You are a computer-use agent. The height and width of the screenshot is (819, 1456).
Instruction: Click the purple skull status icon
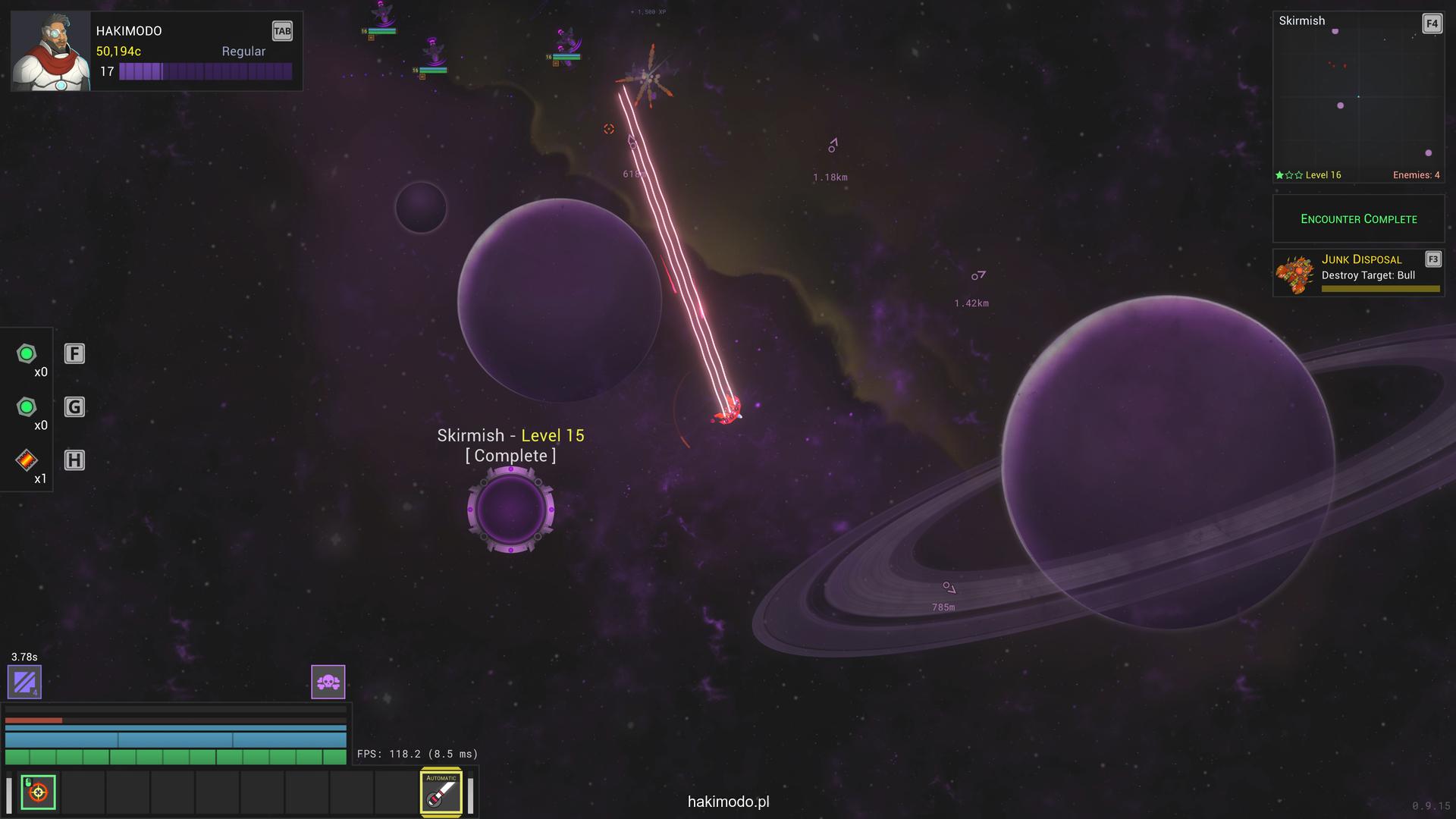click(x=328, y=682)
